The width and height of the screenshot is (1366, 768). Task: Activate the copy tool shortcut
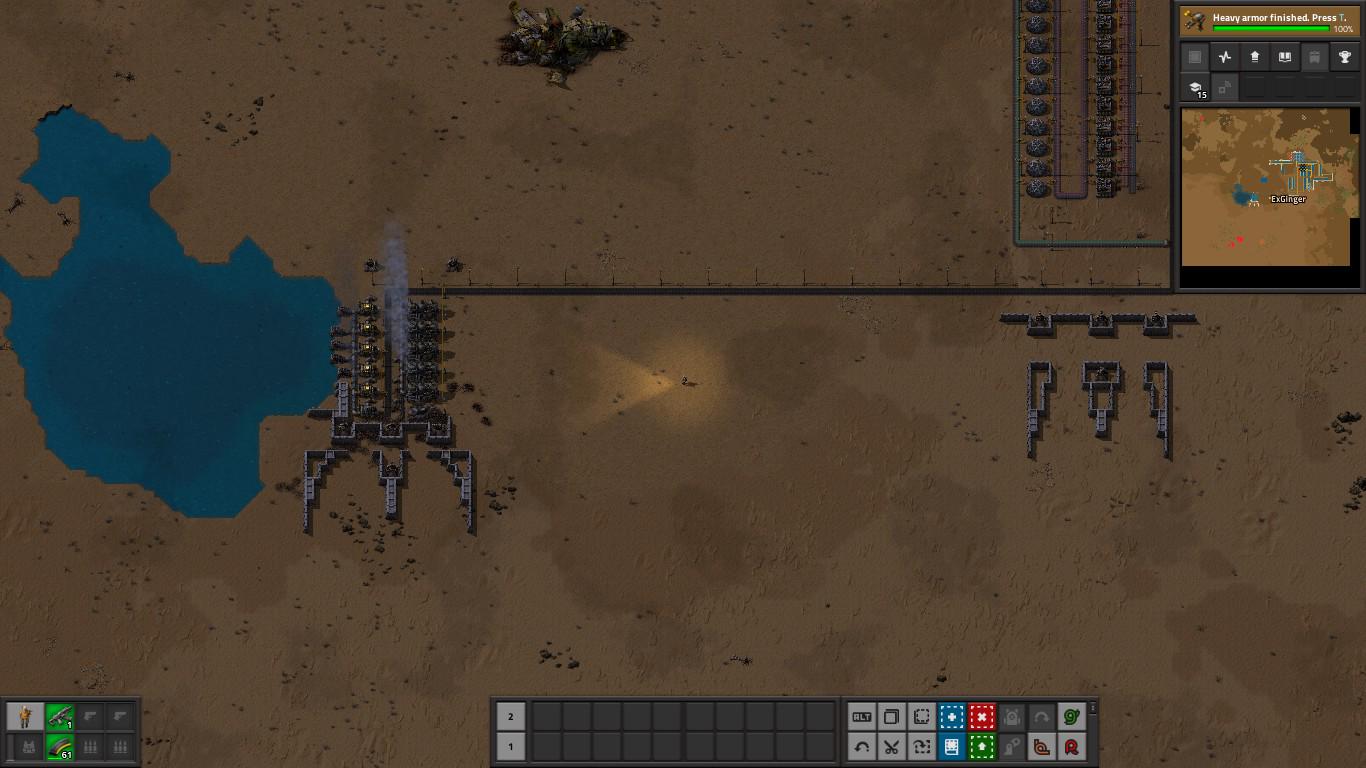(x=891, y=717)
